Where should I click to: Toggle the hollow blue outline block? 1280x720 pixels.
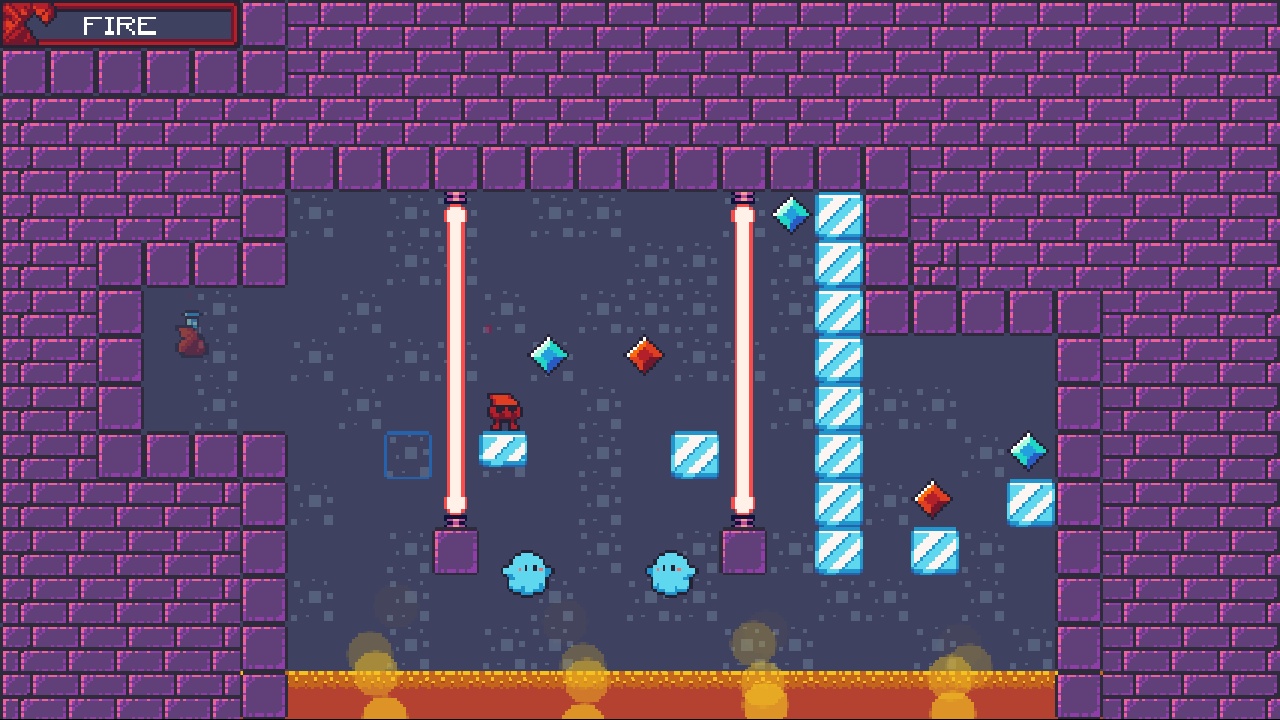pyautogui.click(x=406, y=456)
